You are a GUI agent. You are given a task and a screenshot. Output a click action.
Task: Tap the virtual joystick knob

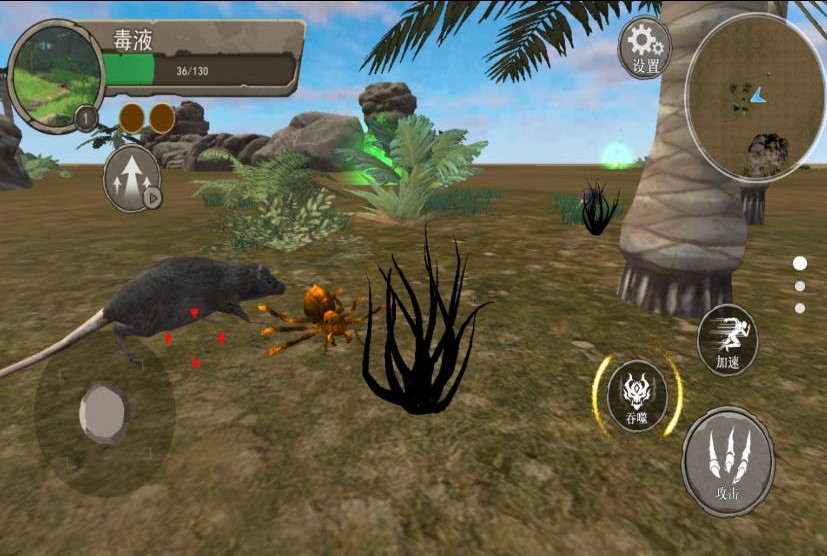tap(104, 411)
